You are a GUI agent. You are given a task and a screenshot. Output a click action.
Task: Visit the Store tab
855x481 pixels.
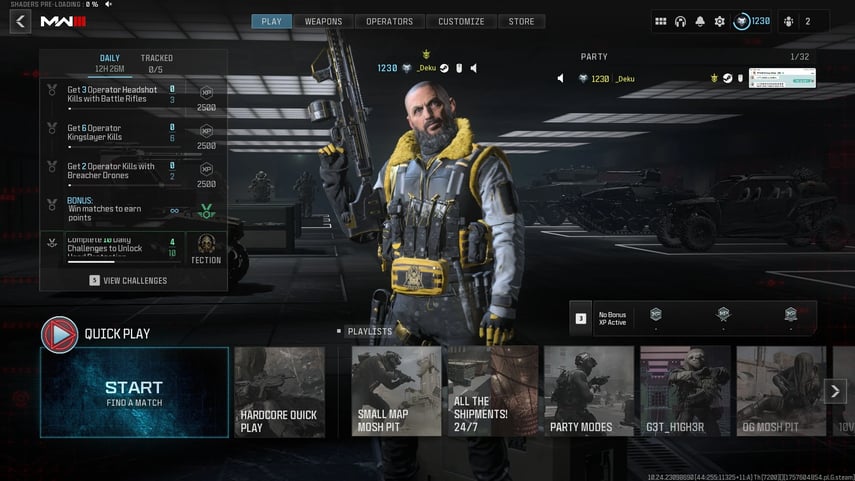[x=521, y=21]
